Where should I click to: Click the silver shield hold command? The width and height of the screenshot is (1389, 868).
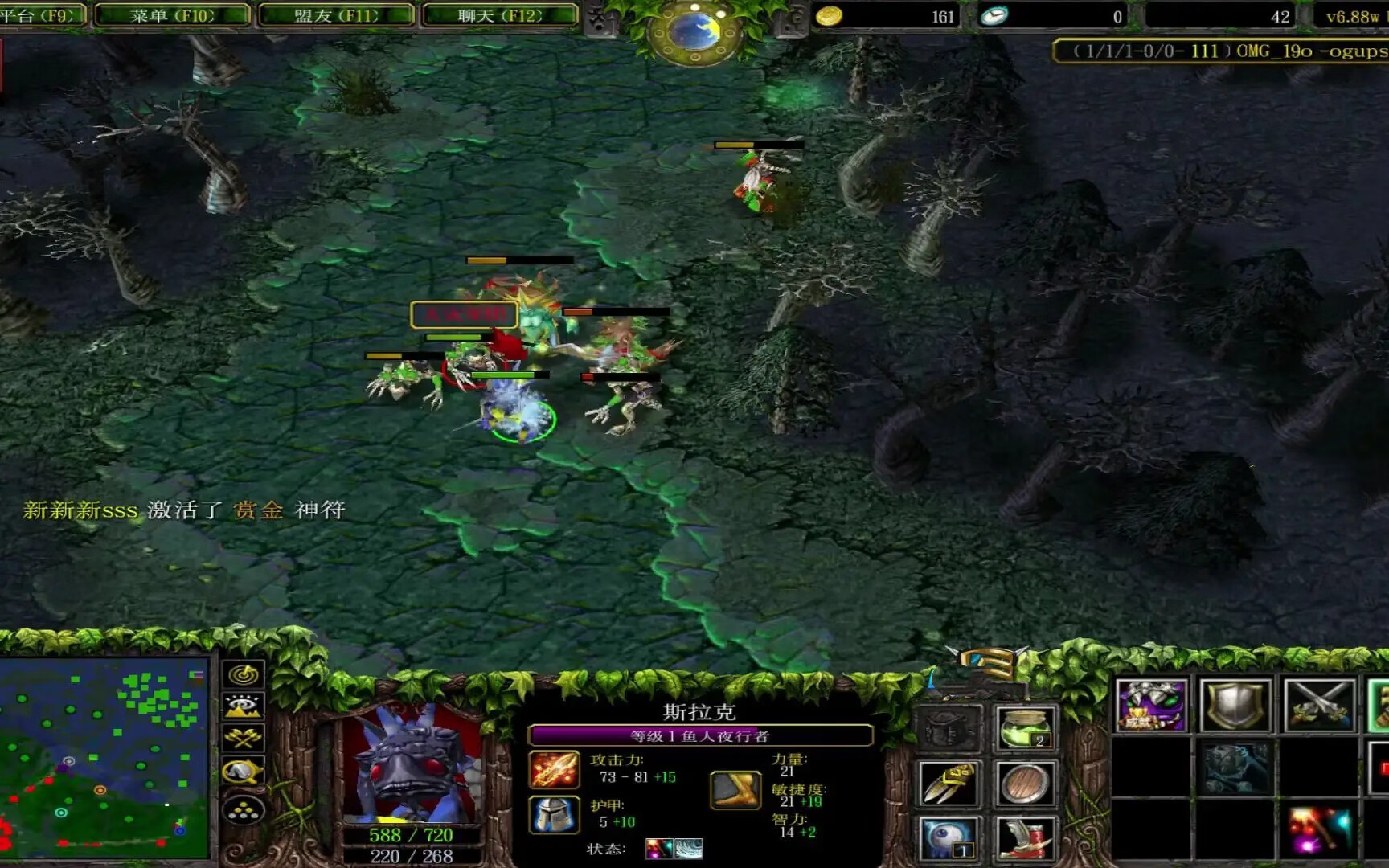tap(1235, 706)
